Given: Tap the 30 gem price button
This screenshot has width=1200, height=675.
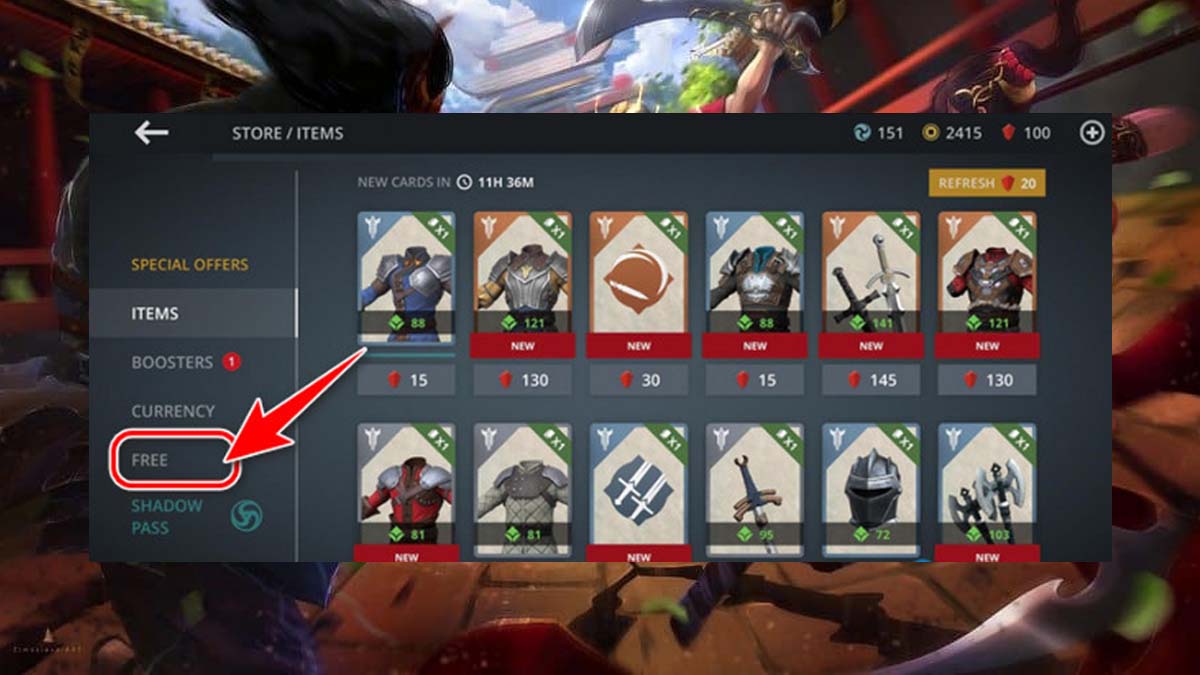Looking at the screenshot, I should tap(638, 380).
